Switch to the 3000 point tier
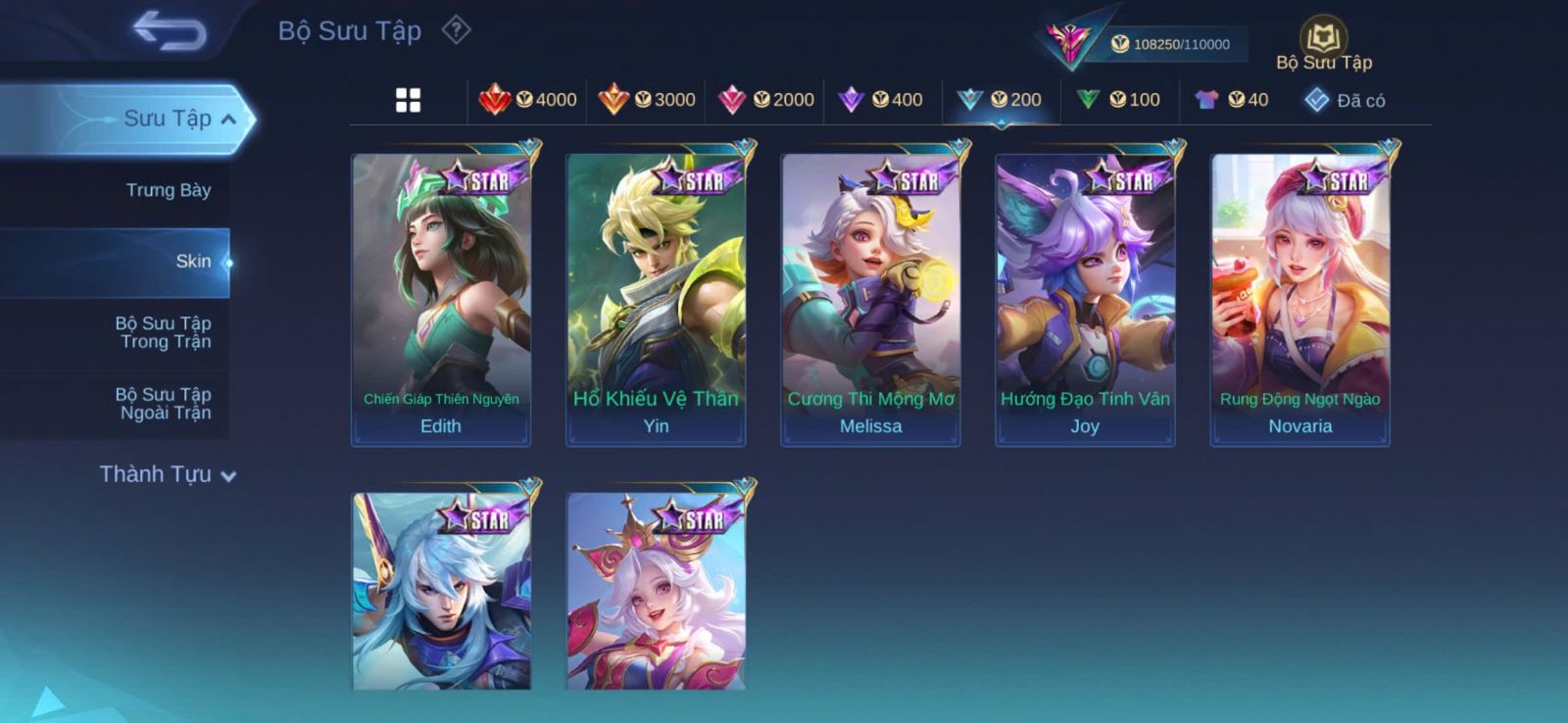This screenshot has height=723, width=1568. (647, 100)
